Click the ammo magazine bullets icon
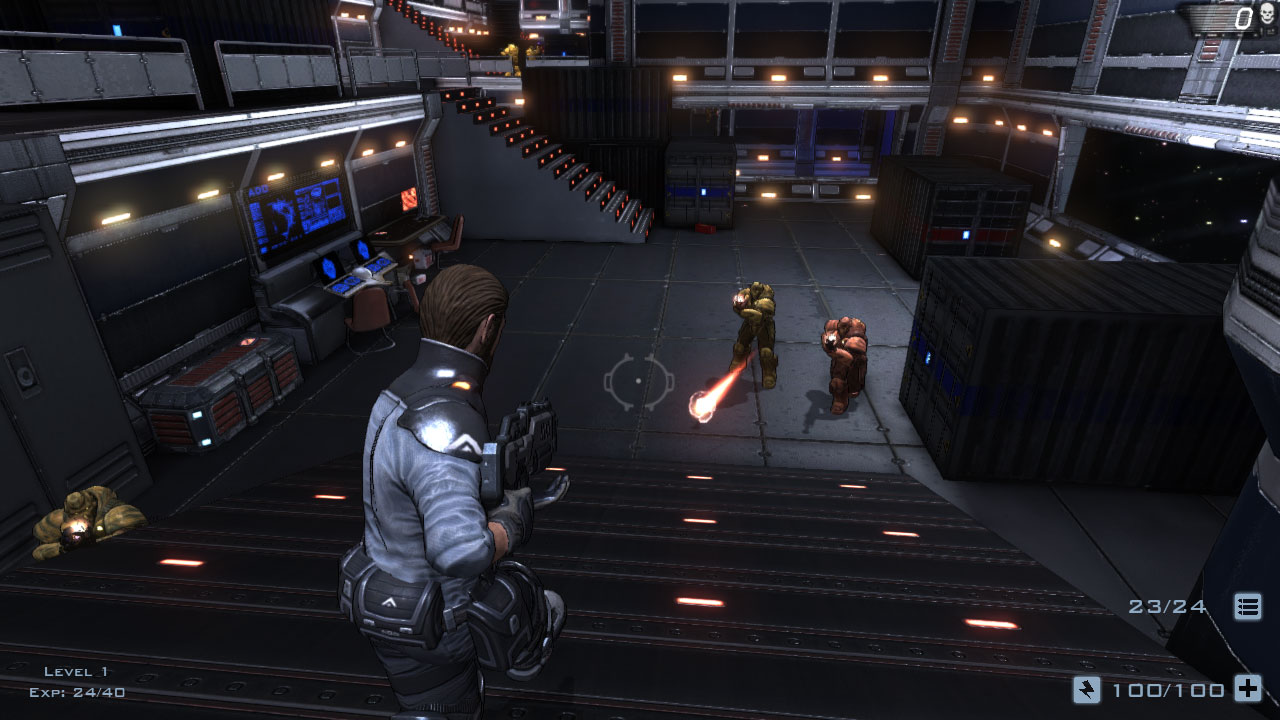The width and height of the screenshot is (1280, 720). point(1247,606)
